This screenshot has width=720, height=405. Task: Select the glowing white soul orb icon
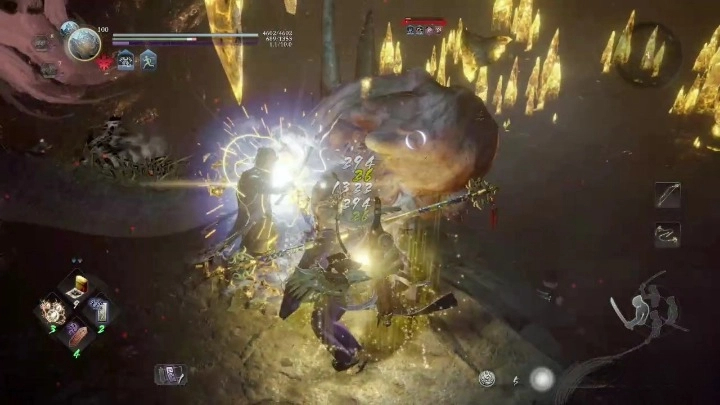(x=542, y=379)
